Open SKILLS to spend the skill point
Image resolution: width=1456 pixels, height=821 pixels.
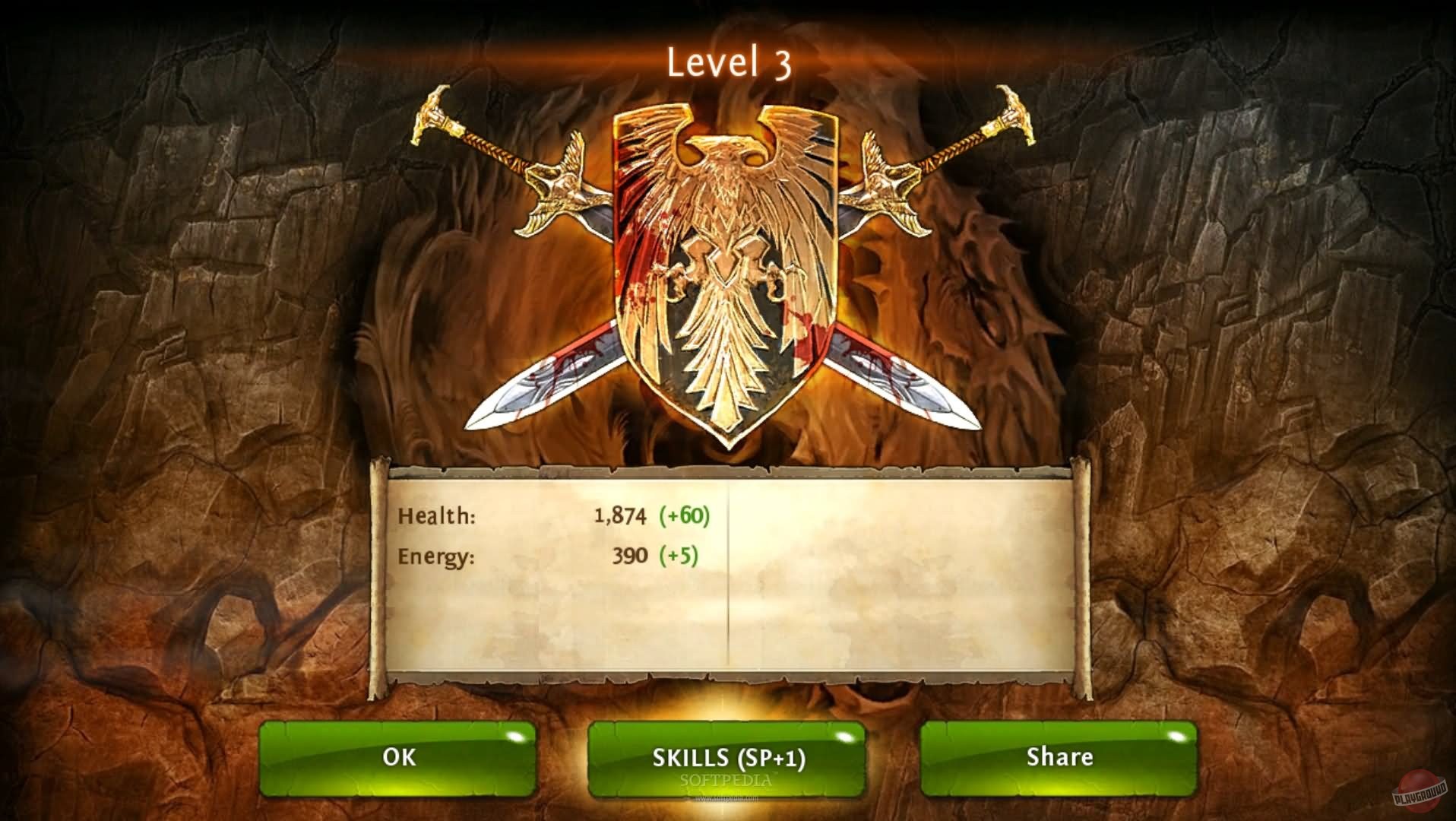pyautogui.click(x=727, y=757)
